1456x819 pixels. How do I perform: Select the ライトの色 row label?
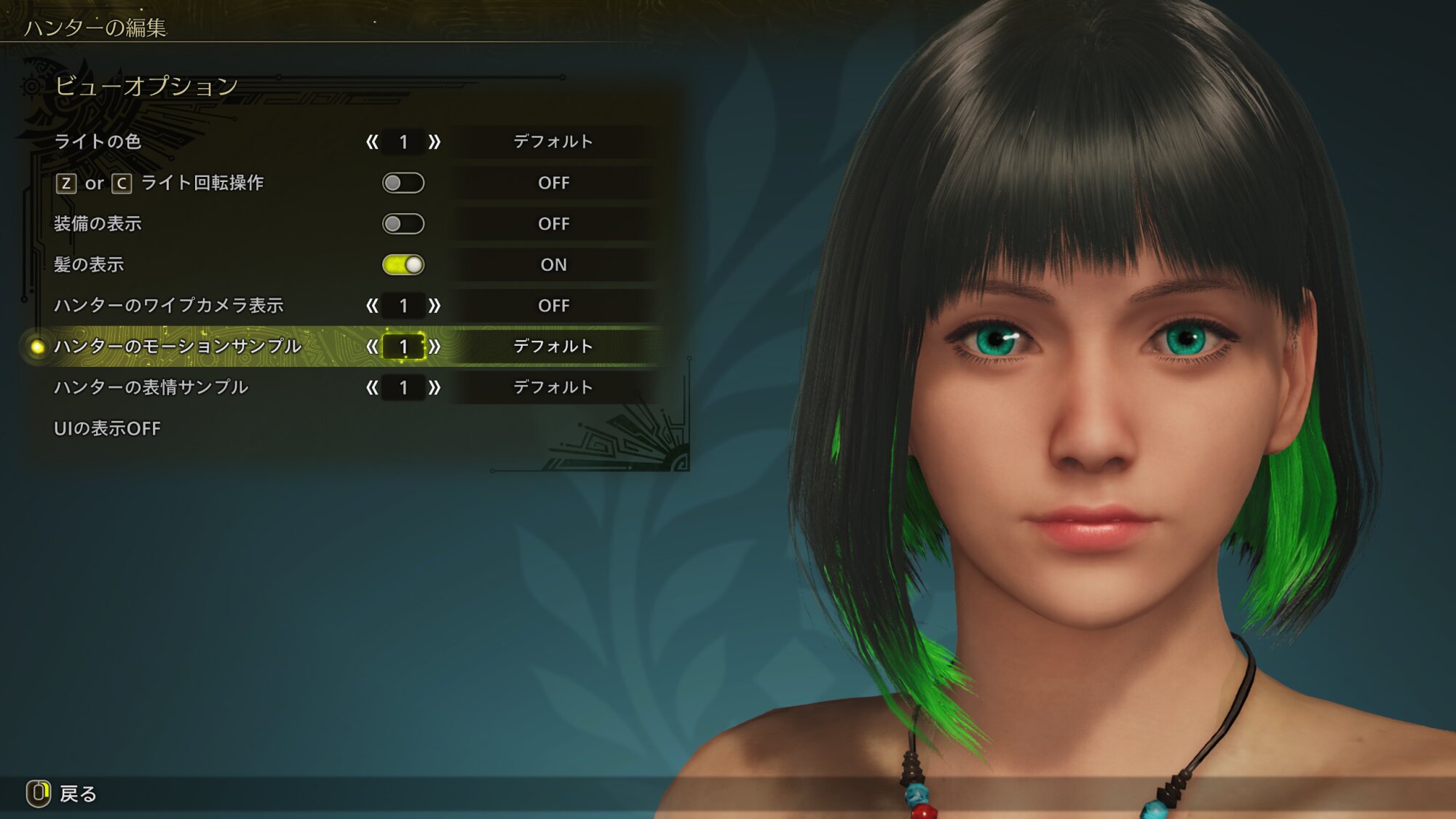(98, 142)
